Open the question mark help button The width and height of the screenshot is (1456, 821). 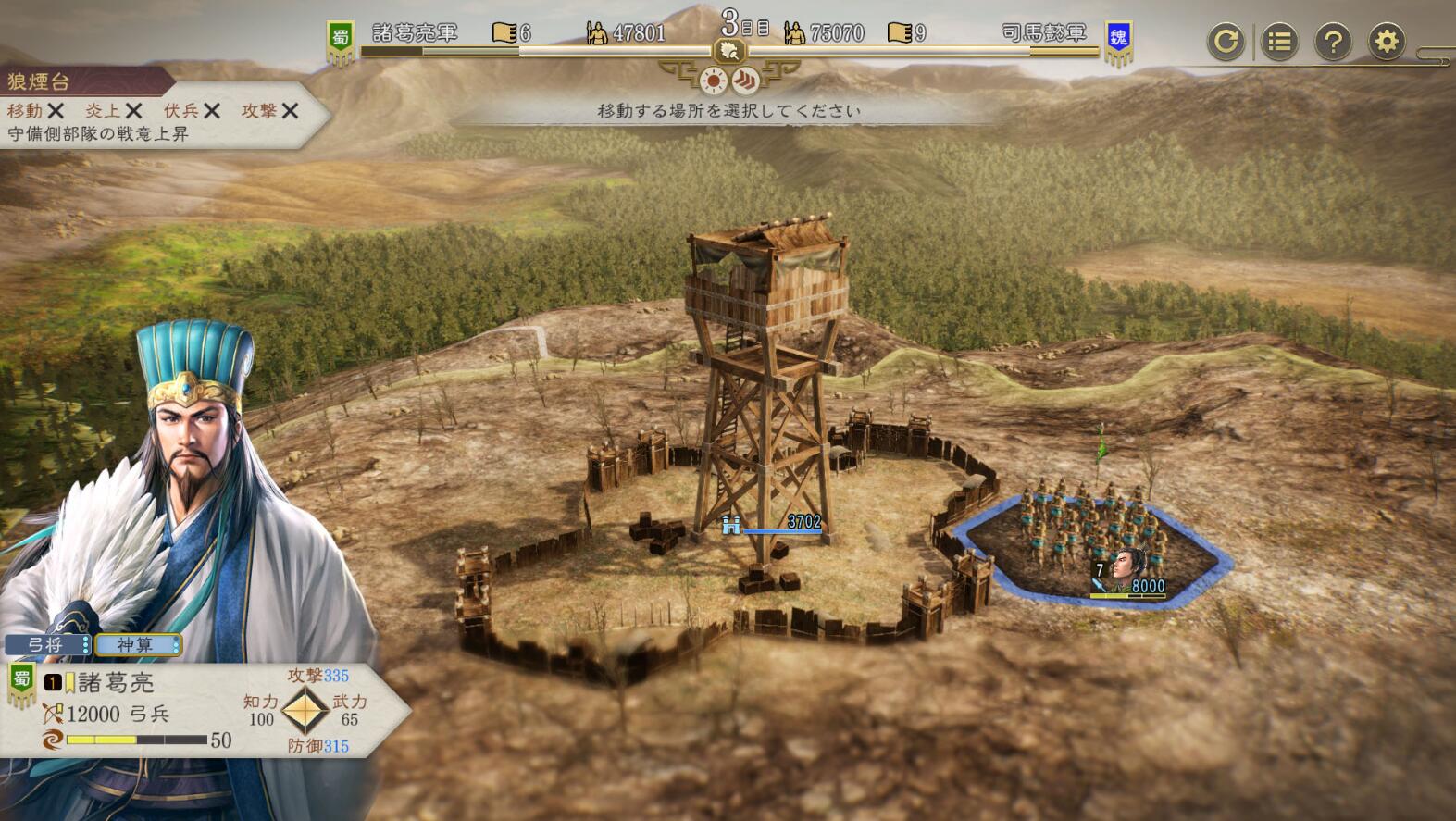(1333, 42)
